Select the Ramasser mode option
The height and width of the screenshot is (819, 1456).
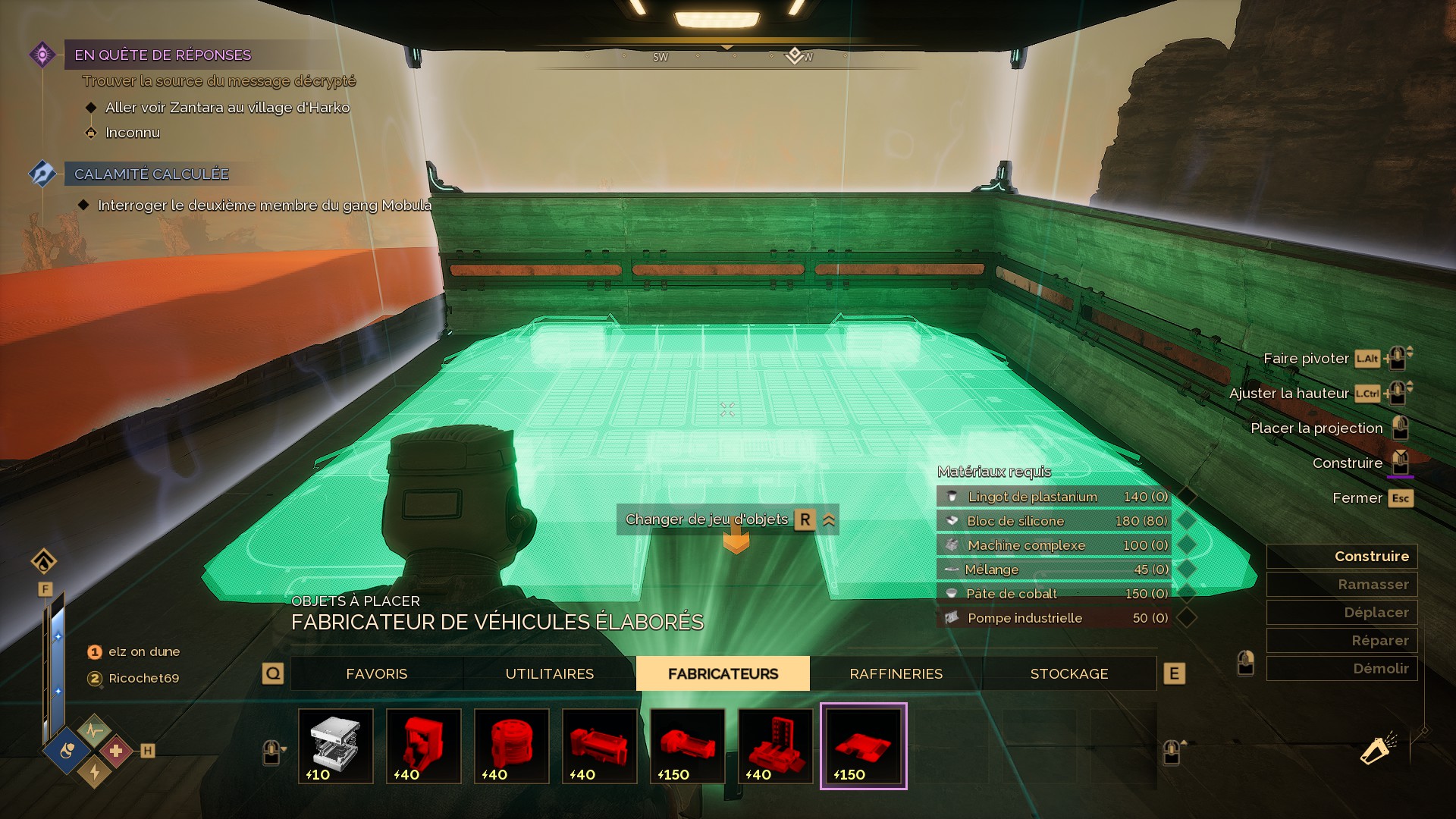[1341, 584]
